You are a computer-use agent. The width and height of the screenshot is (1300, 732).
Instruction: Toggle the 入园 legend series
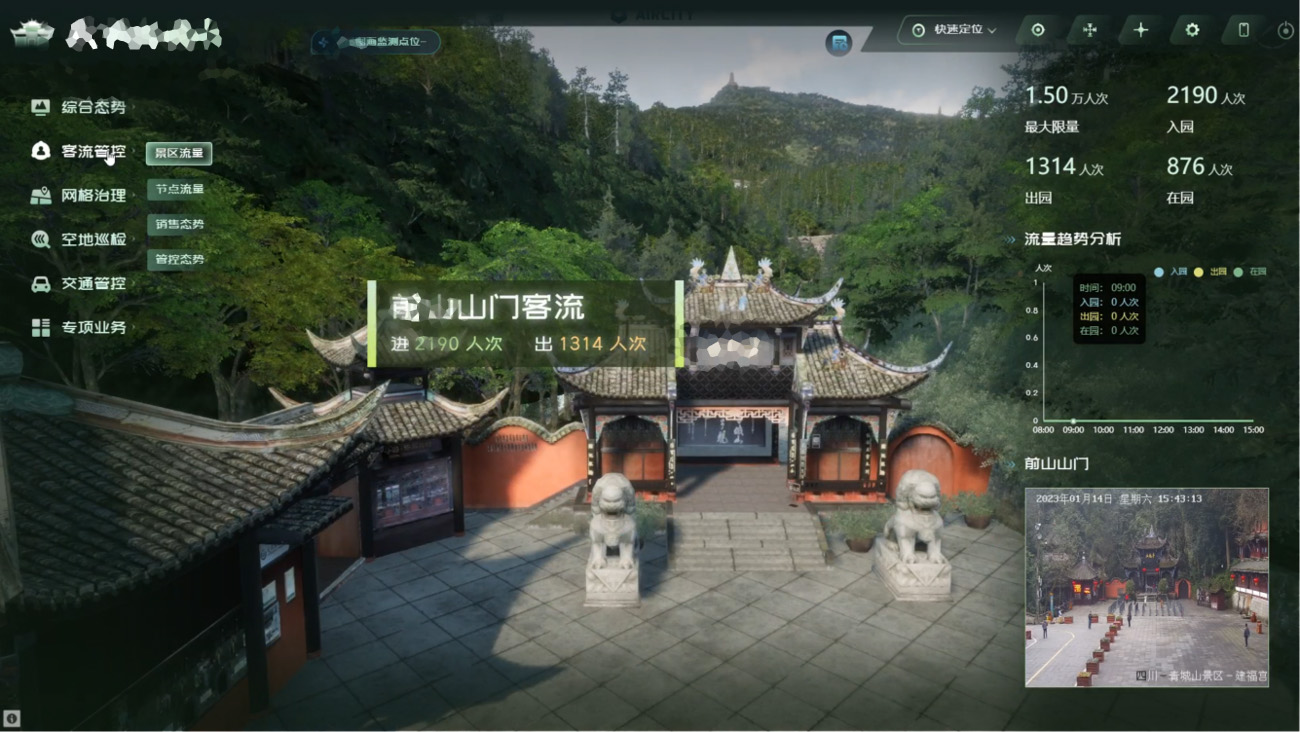pos(1172,272)
